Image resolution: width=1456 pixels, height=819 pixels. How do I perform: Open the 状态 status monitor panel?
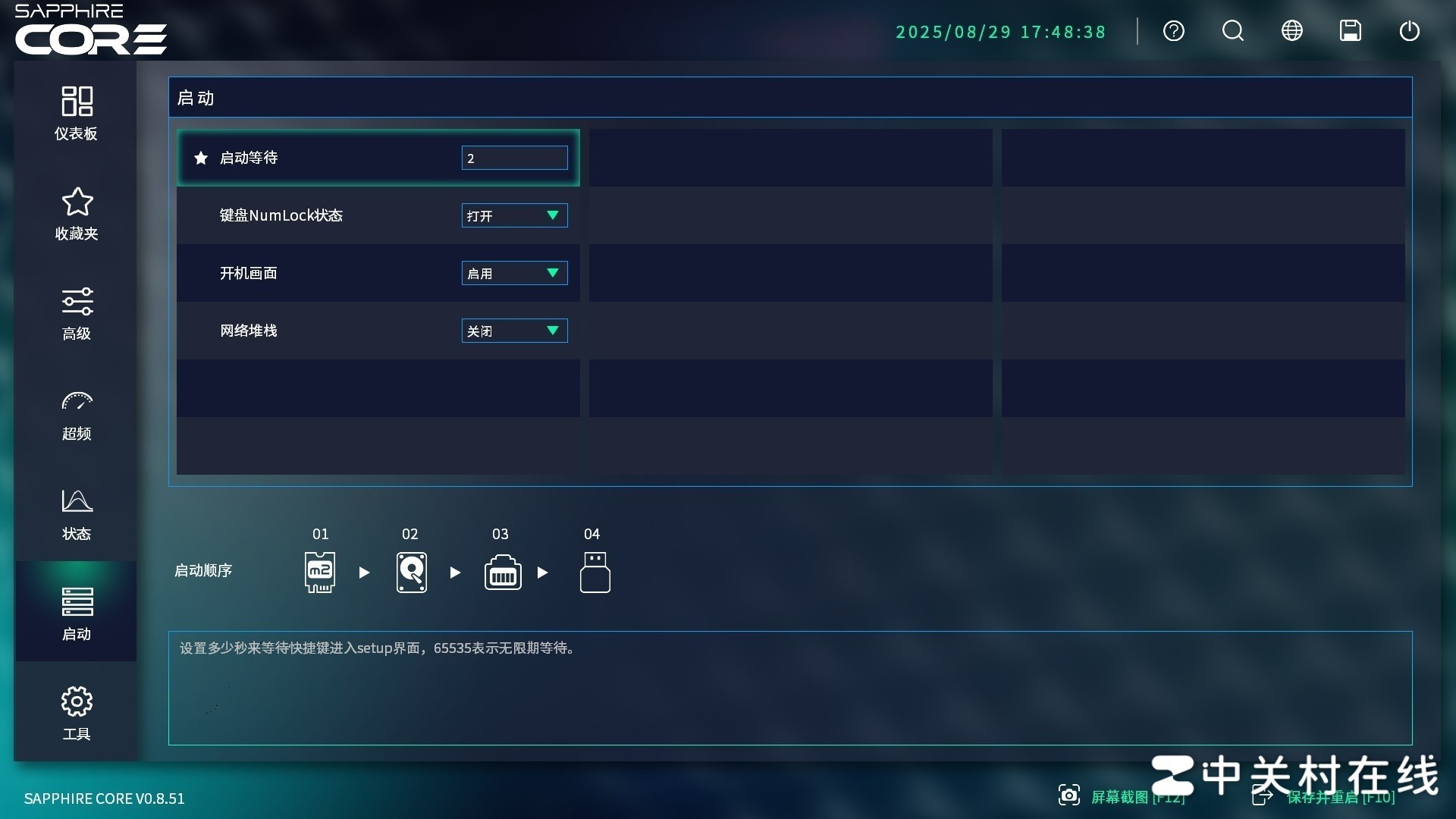[x=76, y=514]
